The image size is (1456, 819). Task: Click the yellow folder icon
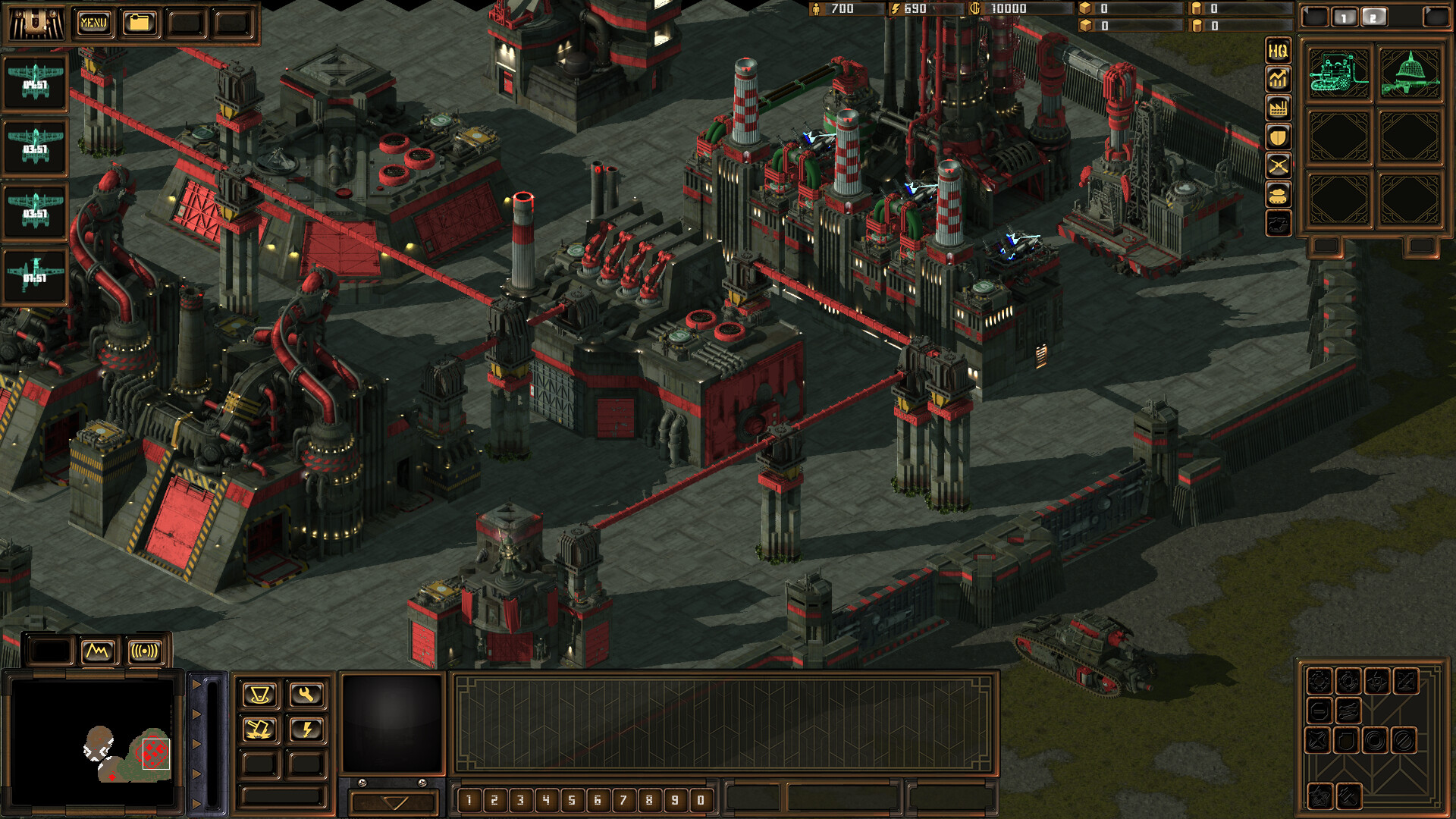[x=139, y=23]
